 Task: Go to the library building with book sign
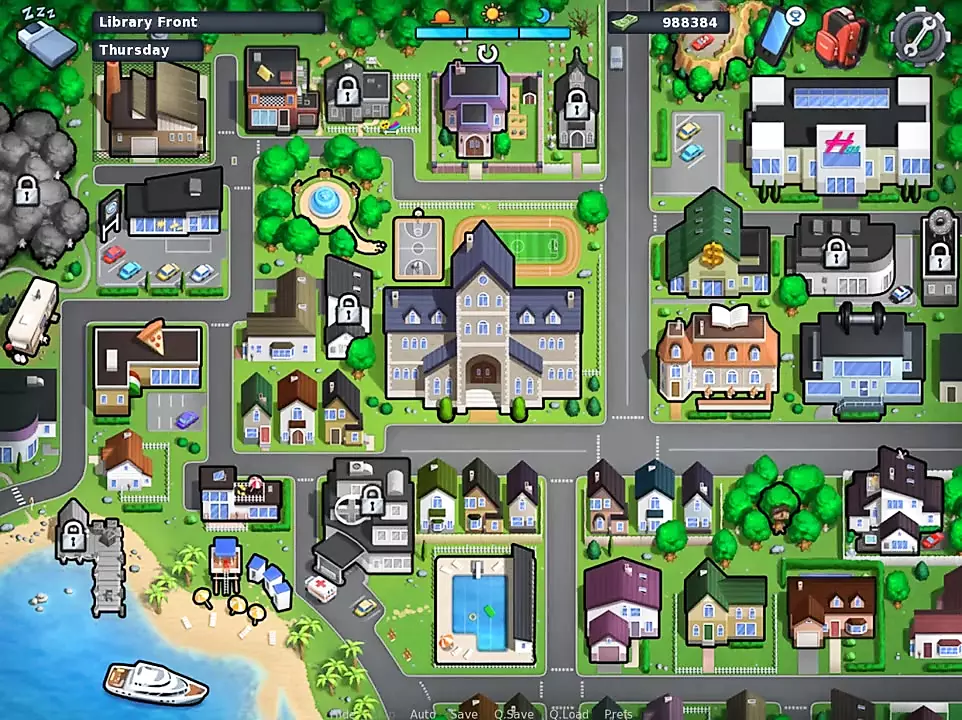pos(718,356)
